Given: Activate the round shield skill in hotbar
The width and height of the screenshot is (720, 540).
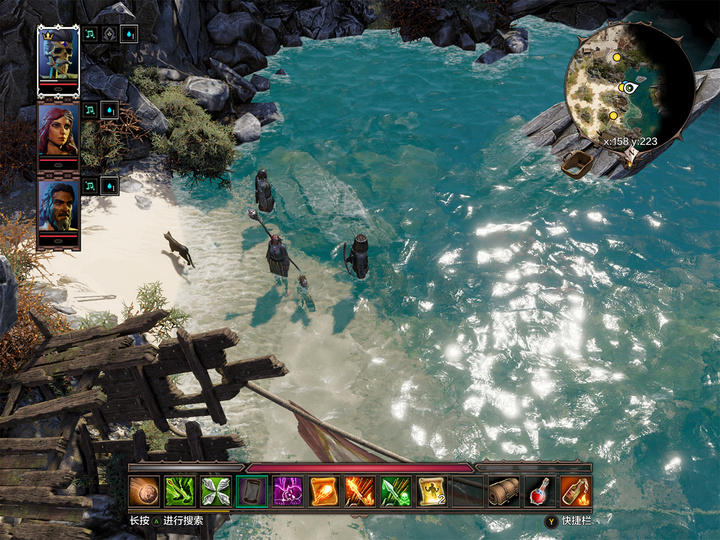Looking at the screenshot, I should pos(144,491).
